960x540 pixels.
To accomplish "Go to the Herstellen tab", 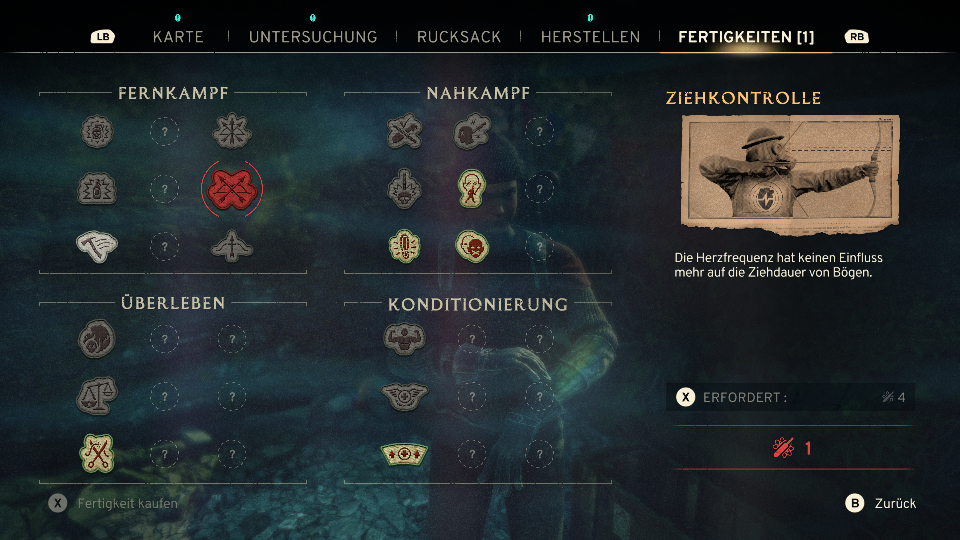I will click(590, 37).
